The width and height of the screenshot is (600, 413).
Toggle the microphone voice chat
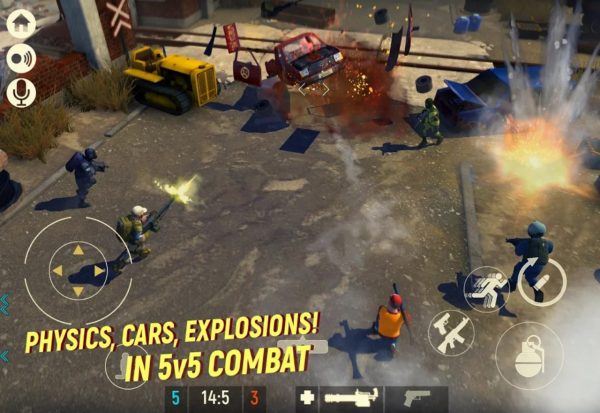coord(20,93)
